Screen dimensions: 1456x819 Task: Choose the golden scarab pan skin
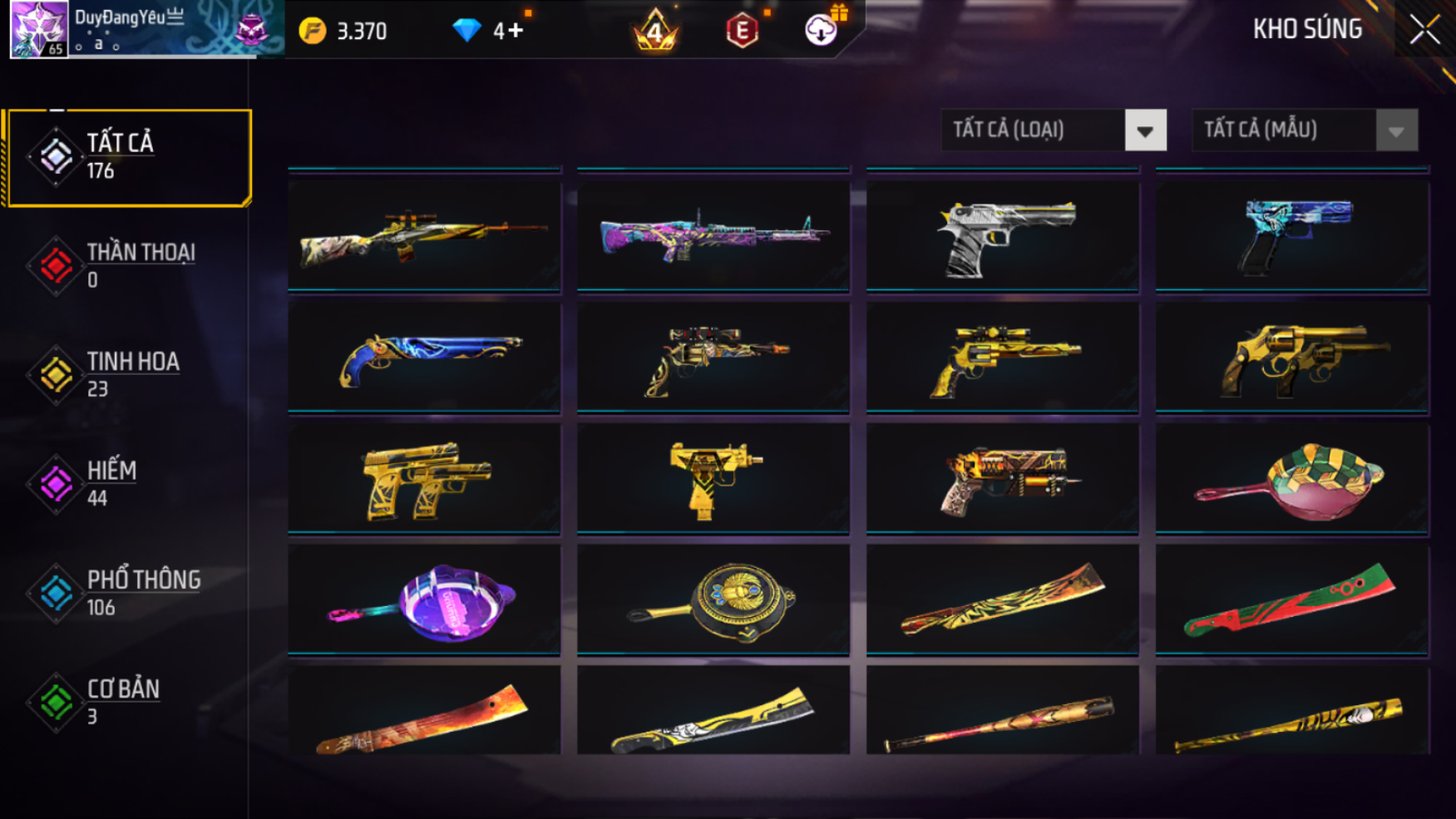coord(713,600)
